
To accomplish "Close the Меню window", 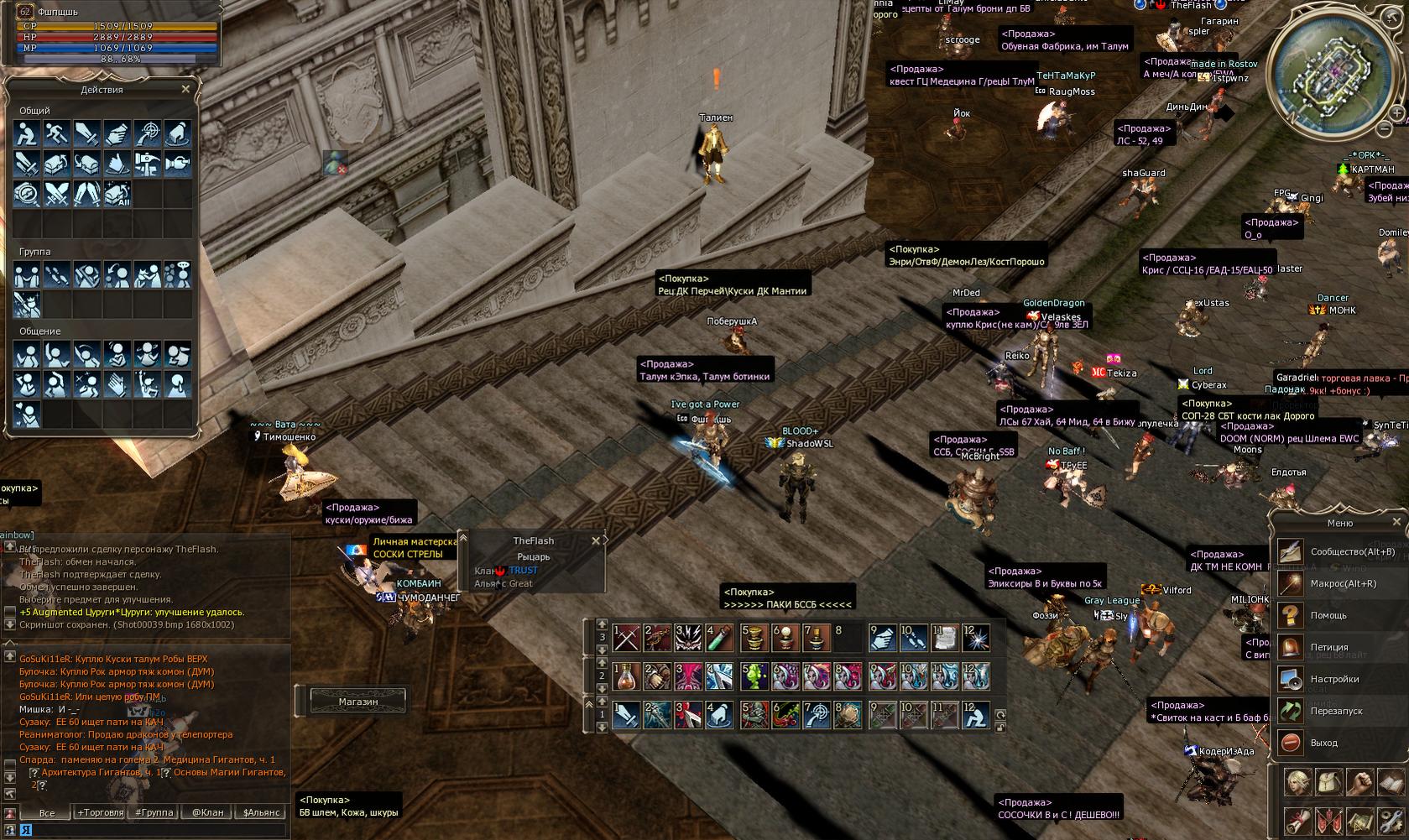I will pos(1396,522).
